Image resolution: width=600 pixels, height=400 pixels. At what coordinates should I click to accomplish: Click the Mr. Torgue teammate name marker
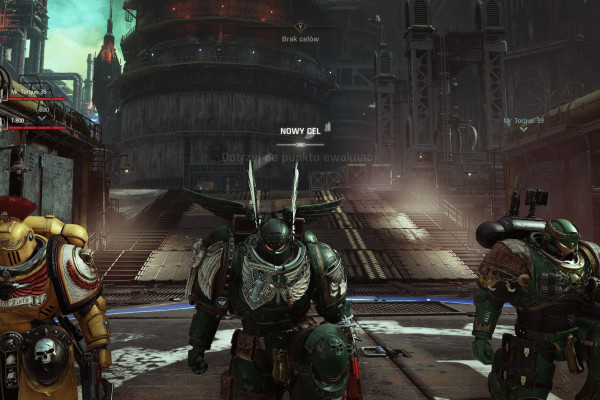(x=523, y=121)
